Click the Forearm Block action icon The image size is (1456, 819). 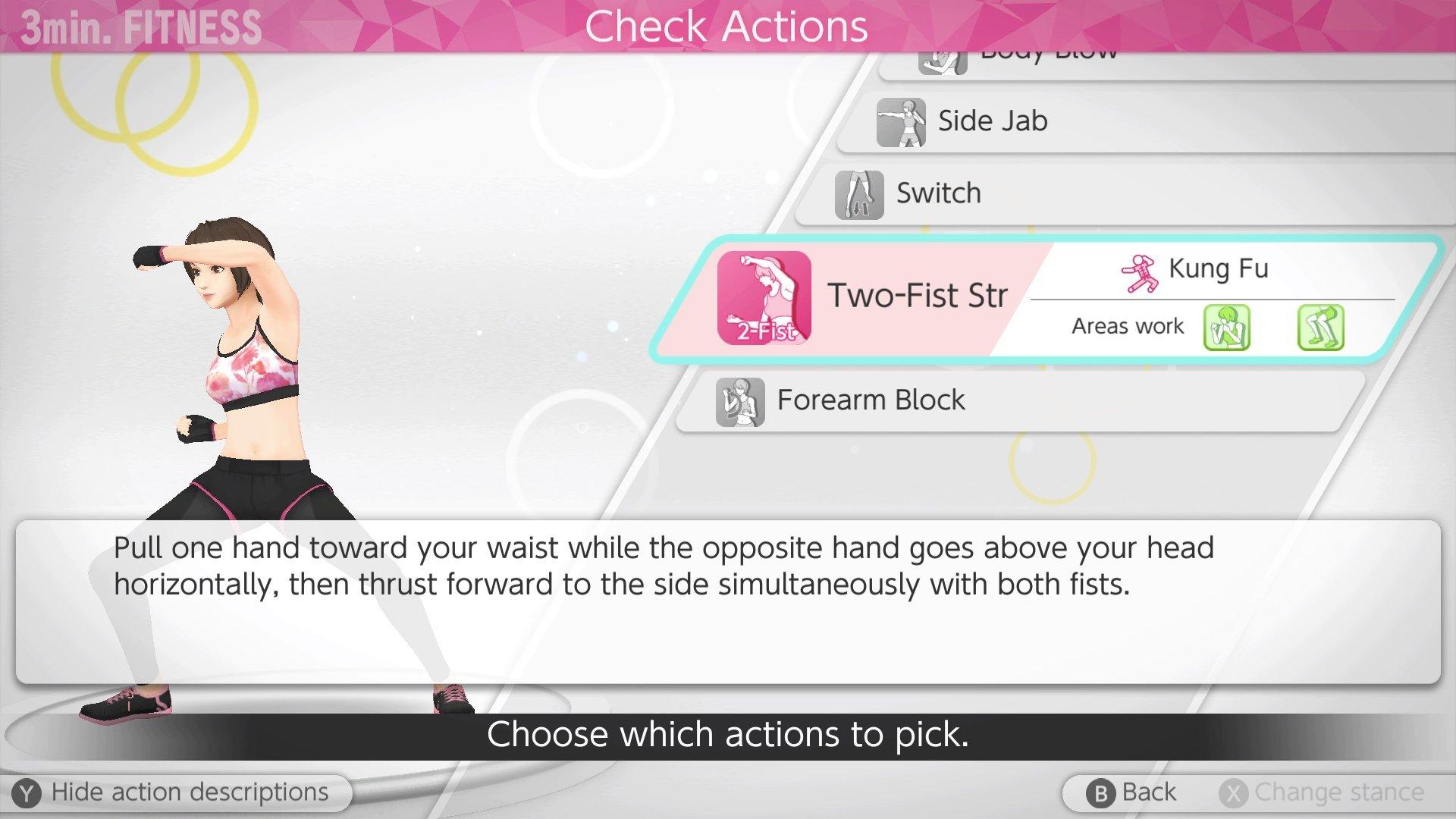tap(739, 401)
